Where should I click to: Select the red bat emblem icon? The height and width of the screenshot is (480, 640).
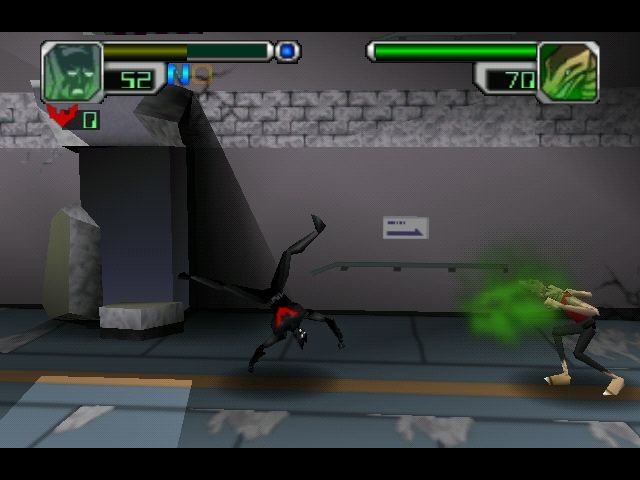click(61, 117)
